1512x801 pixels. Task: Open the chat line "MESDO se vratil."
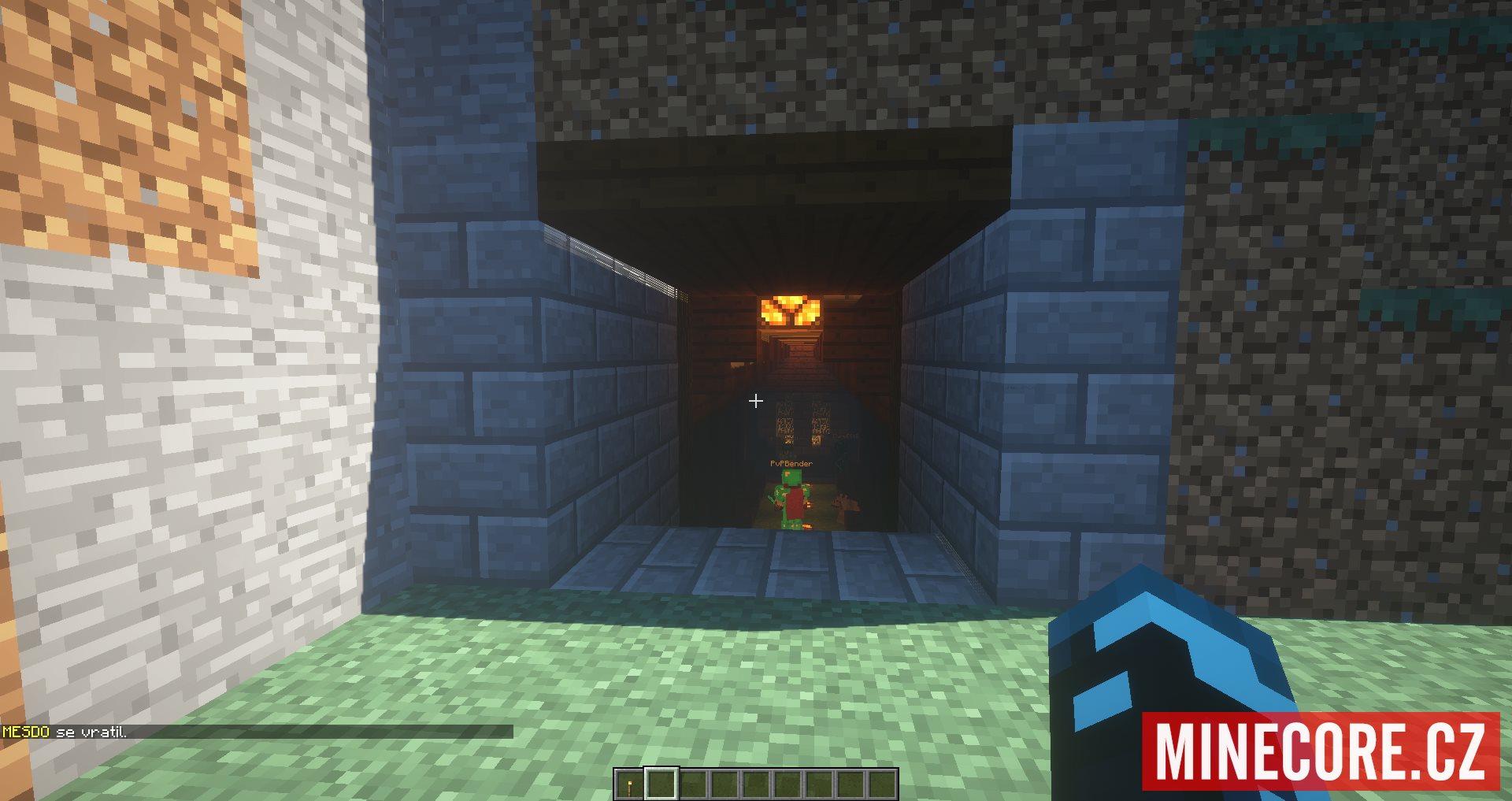tap(65, 732)
